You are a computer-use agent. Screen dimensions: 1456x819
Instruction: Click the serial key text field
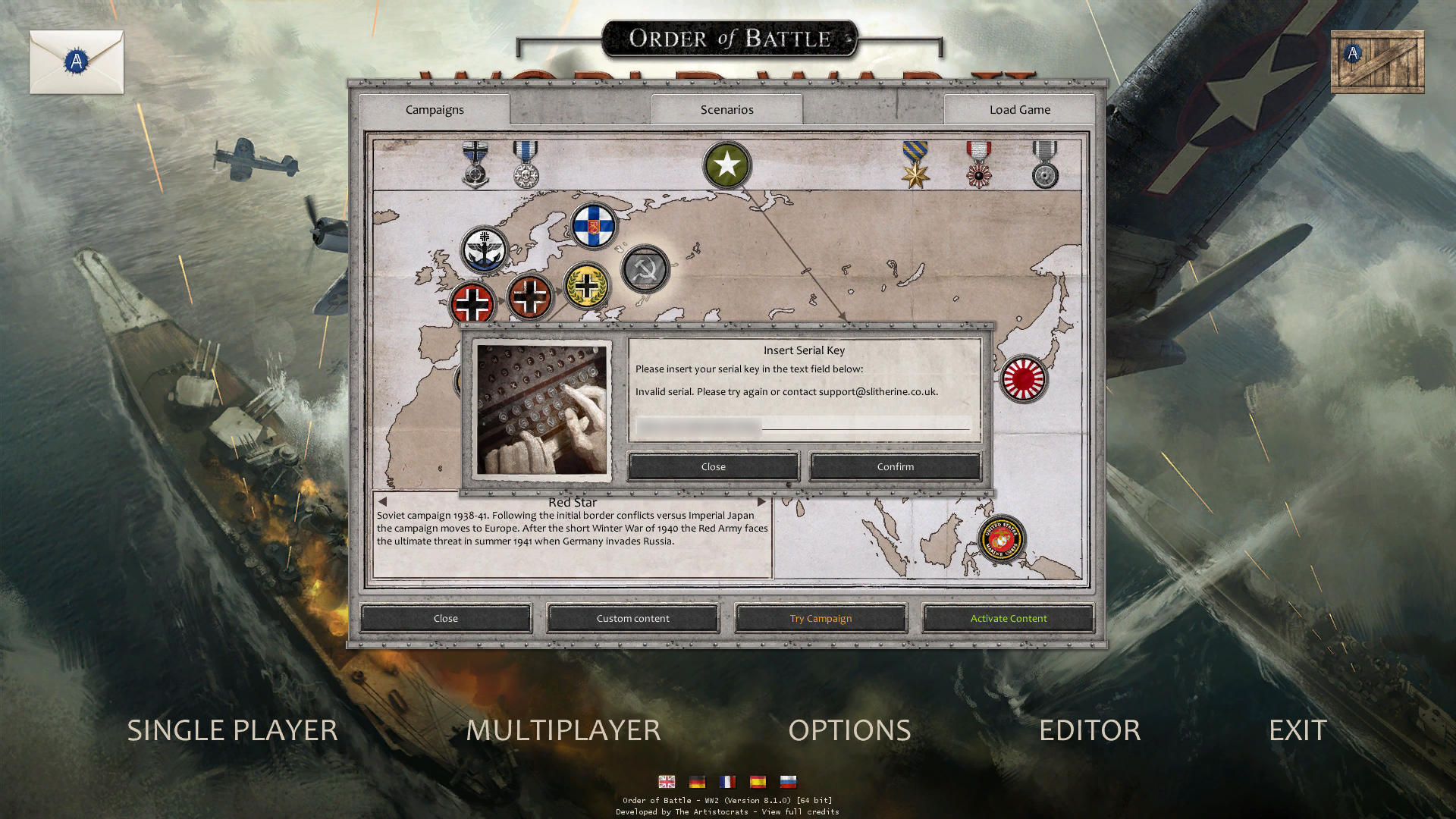point(804,425)
